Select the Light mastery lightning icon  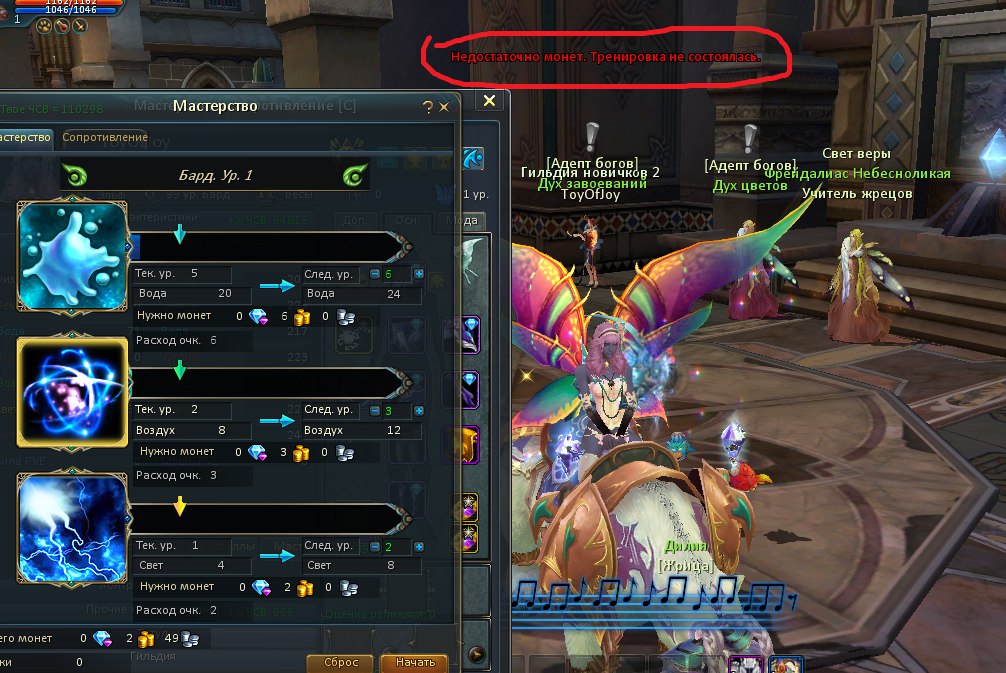click(x=72, y=528)
